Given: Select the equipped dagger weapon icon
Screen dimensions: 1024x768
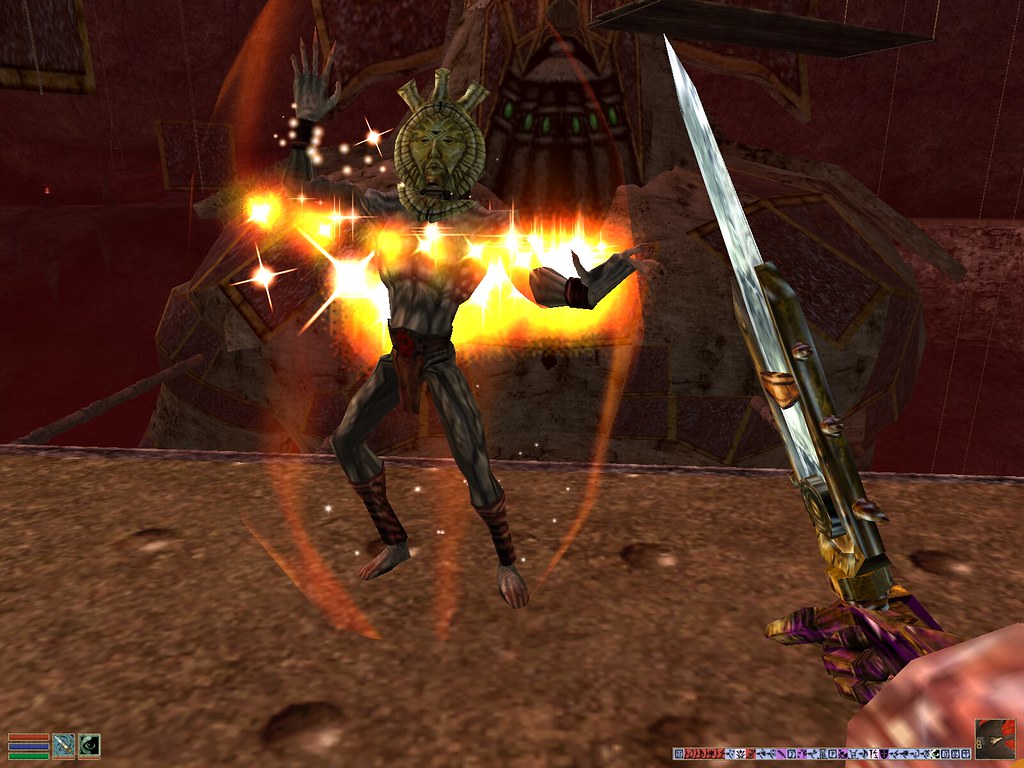Looking at the screenshot, I should 64,745.
